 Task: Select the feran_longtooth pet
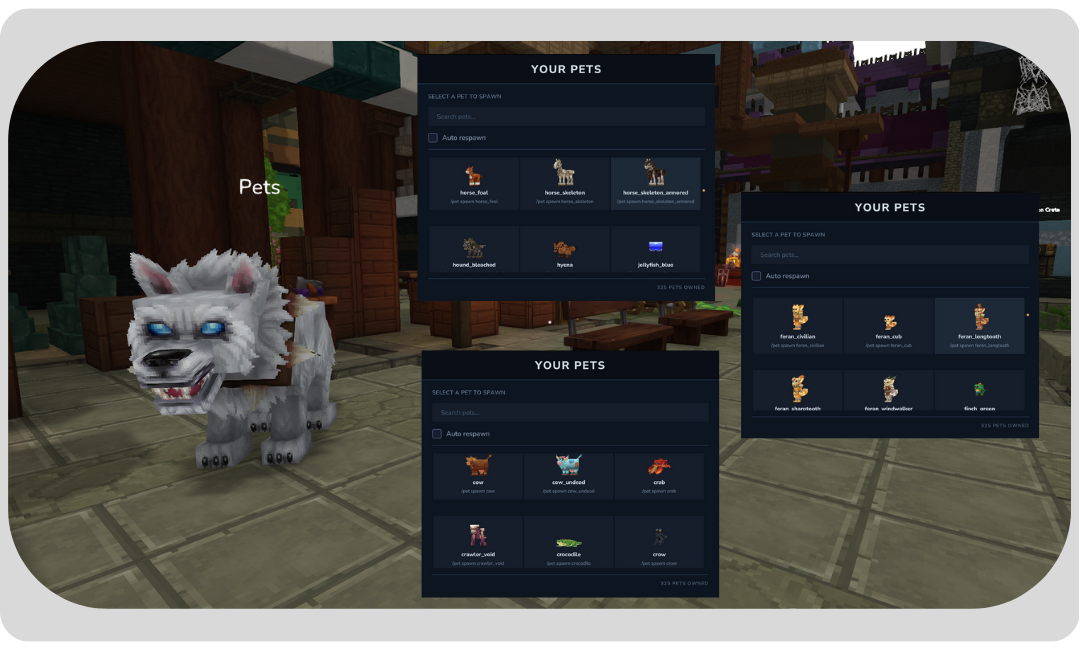(979, 324)
